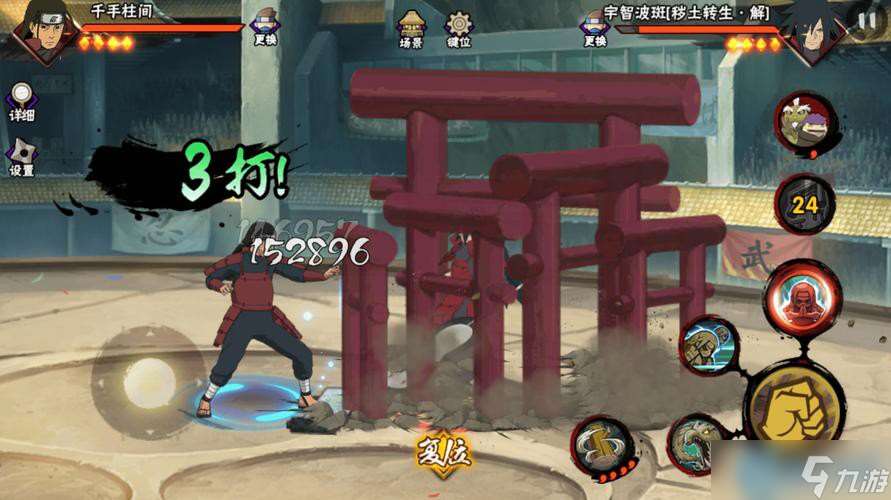Image resolution: width=891 pixels, height=500 pixels.
Task: Open the 详细 details panel
Action: tap(22, 101)
